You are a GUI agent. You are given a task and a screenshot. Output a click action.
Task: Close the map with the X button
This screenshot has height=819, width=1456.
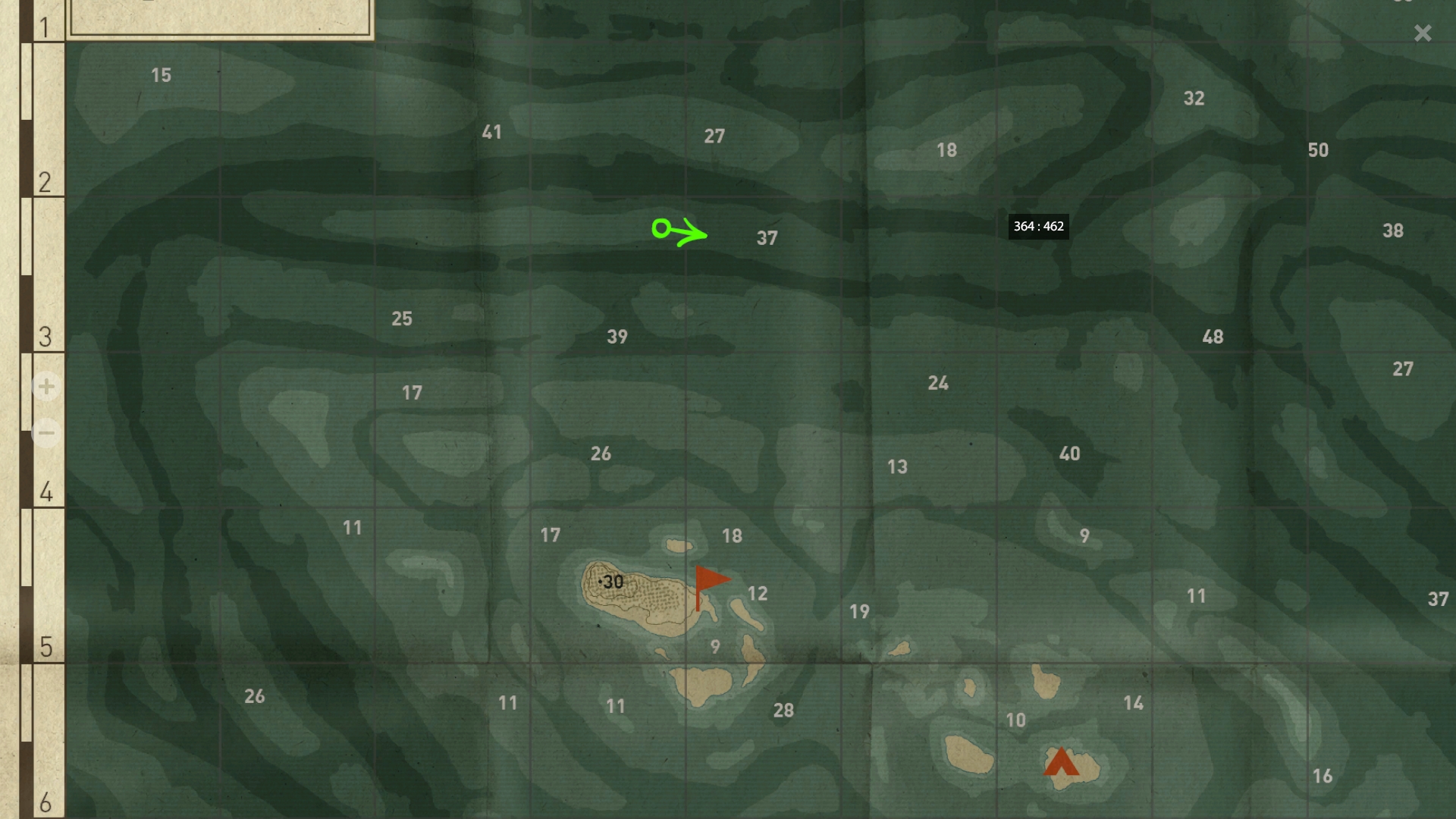pyautogui.click(x=1422, y=33)
